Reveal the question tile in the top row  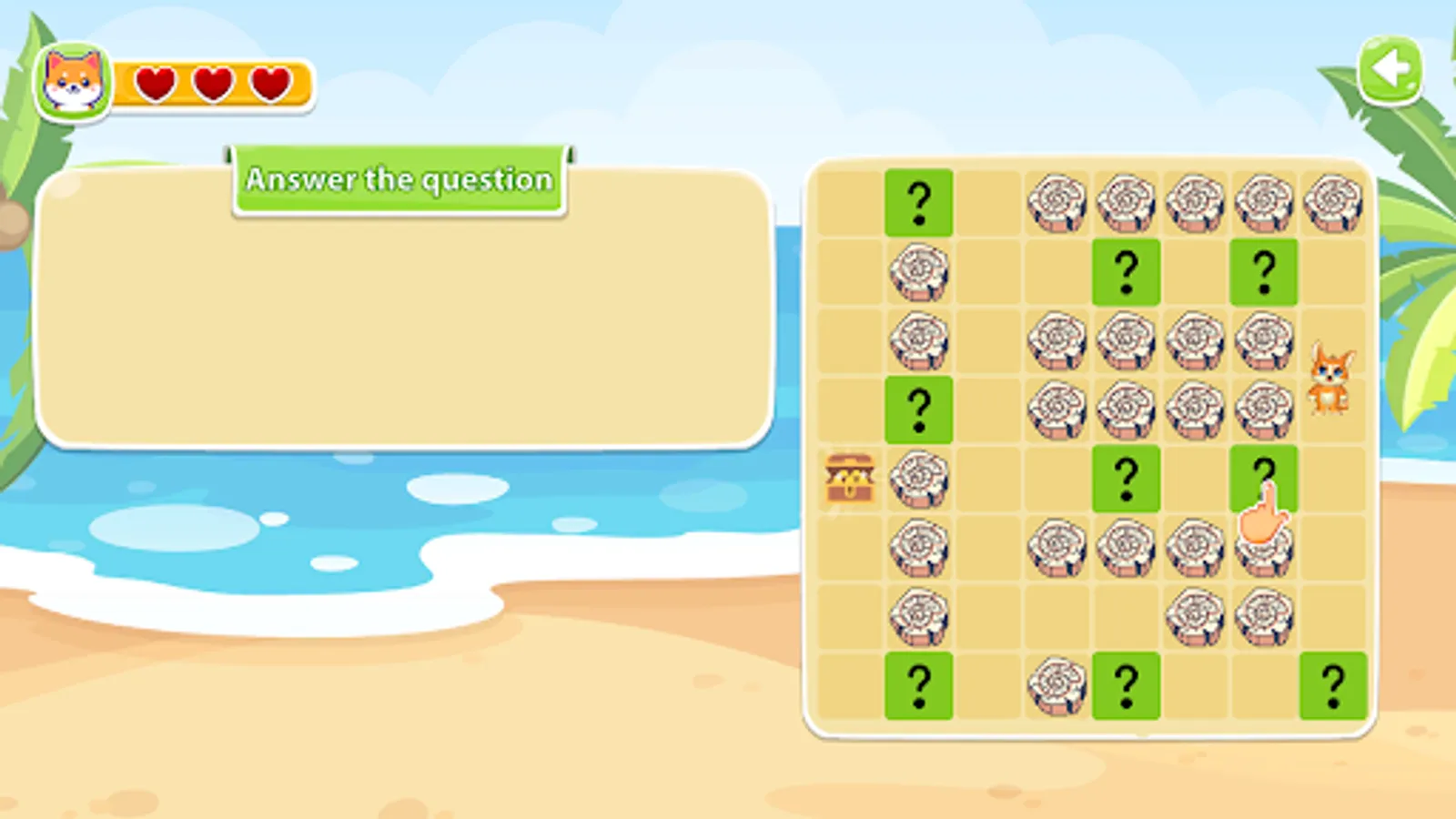click(x=919, y=202)
